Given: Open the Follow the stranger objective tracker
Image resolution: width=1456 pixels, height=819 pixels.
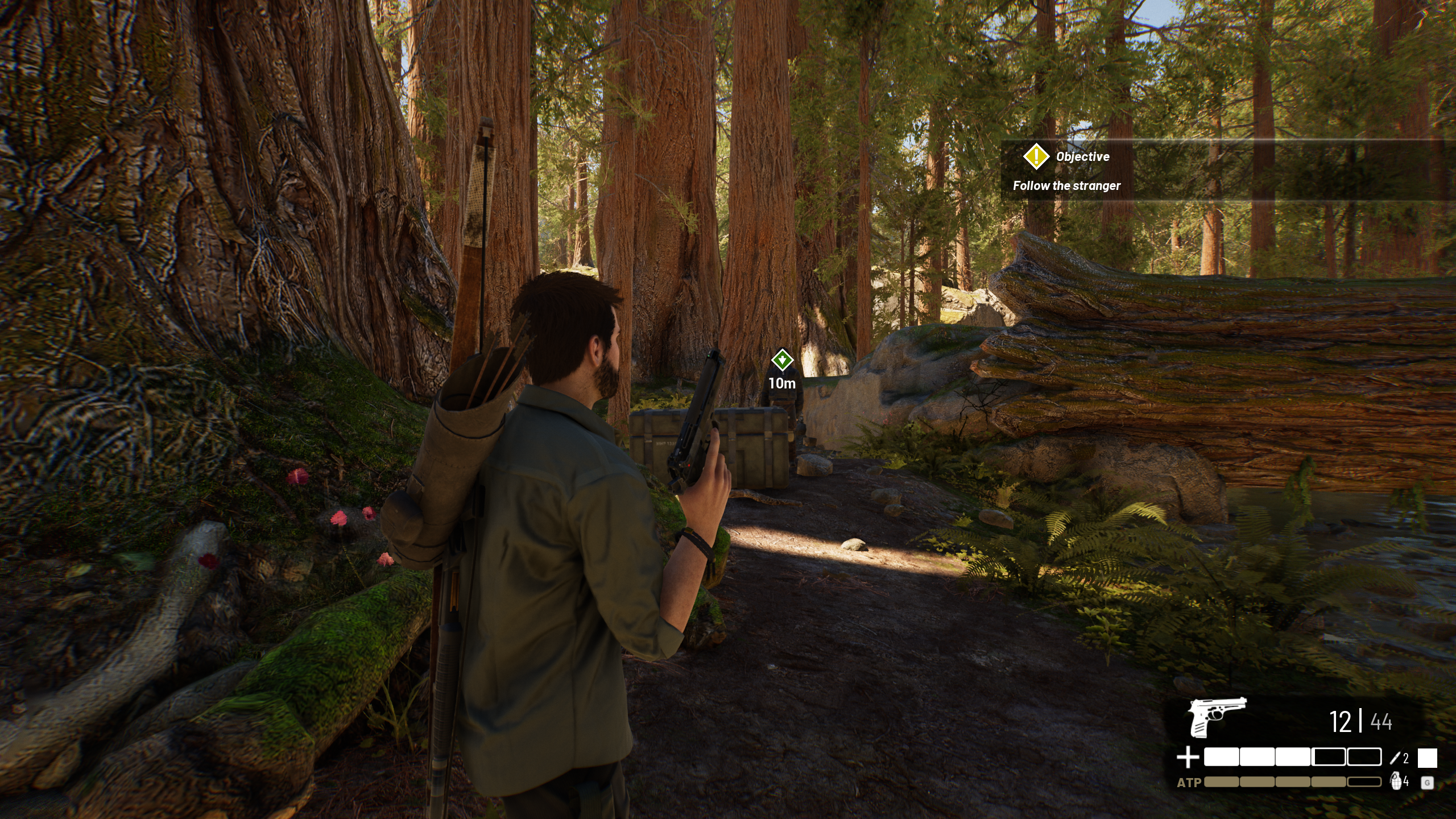Looking at the screenshot, I should click(1066, 185).
